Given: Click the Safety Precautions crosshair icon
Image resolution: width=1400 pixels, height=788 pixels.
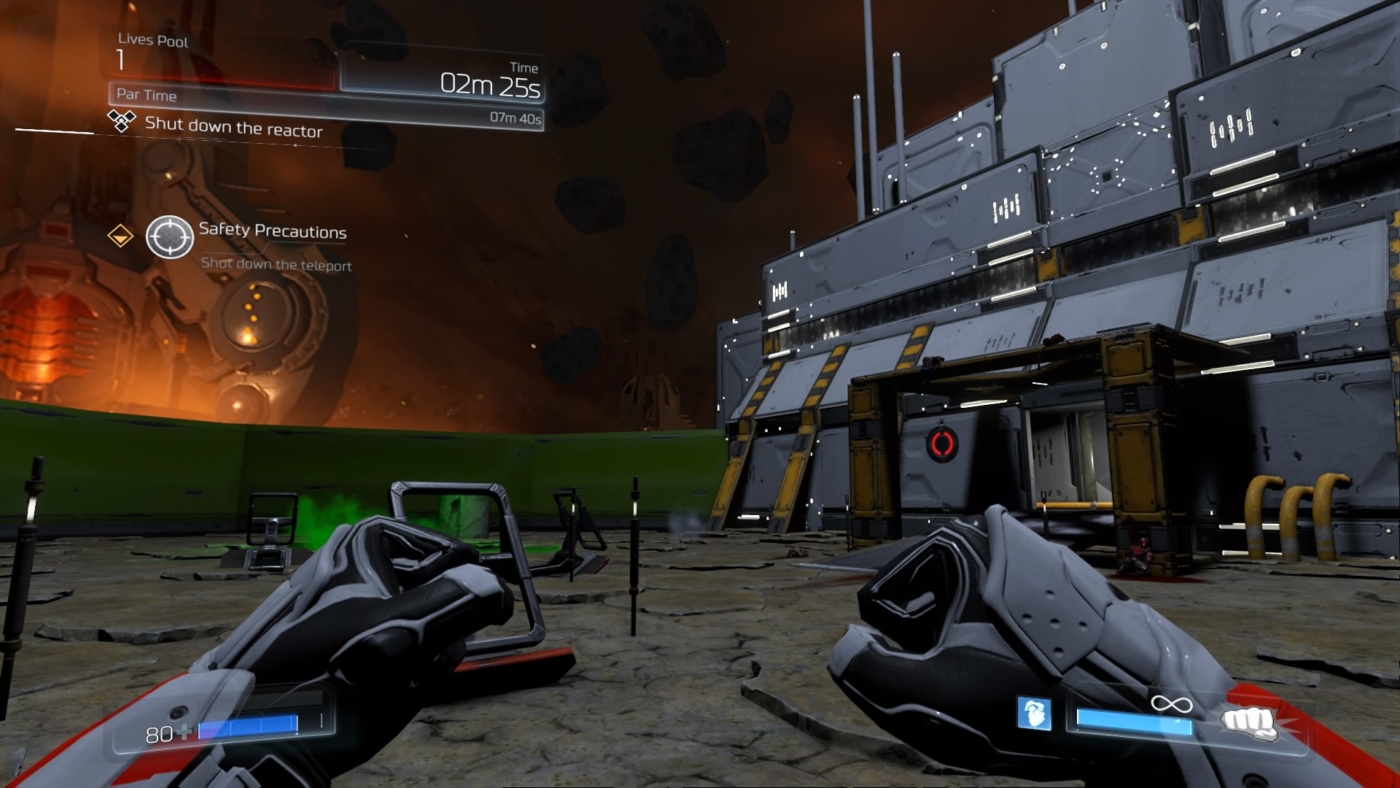Looking at the screenshot, I should [x=171, y=237].
